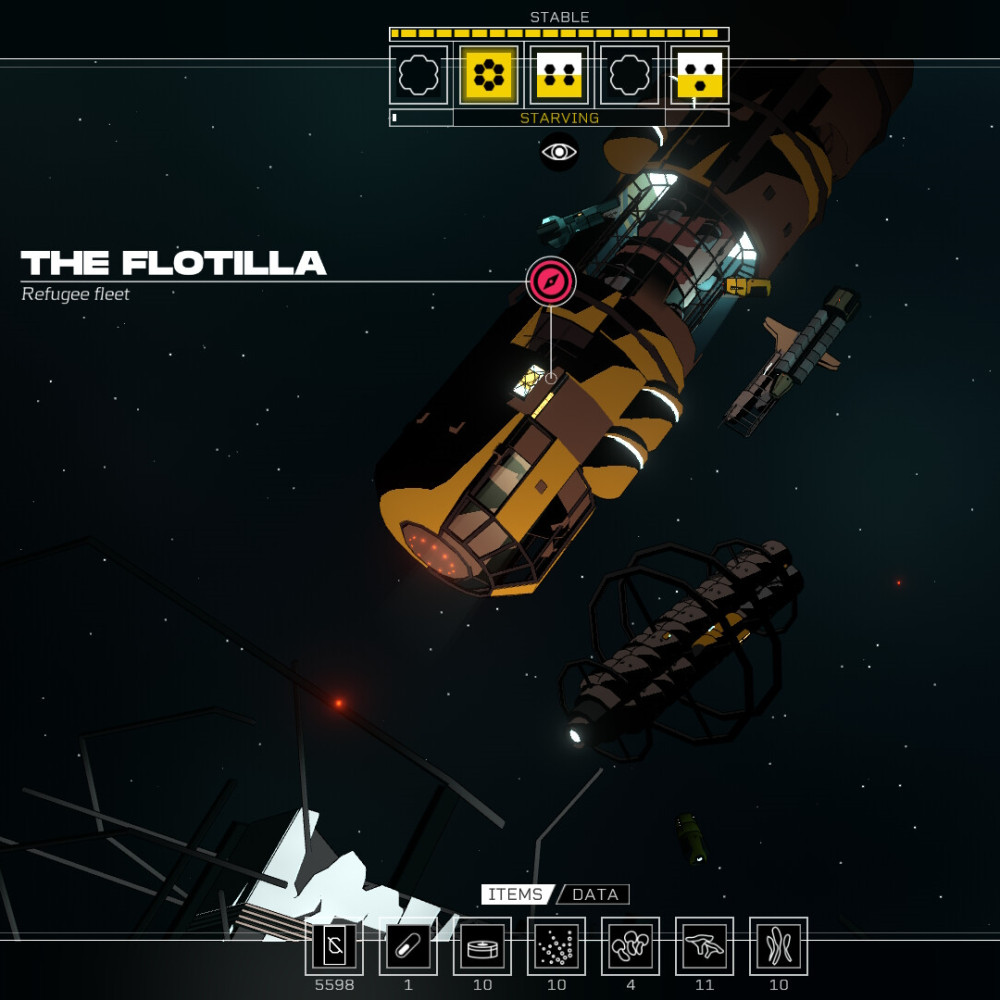Pick the four-pip die
Viewport: 1000px width, 1000px height.
(559, 75)
